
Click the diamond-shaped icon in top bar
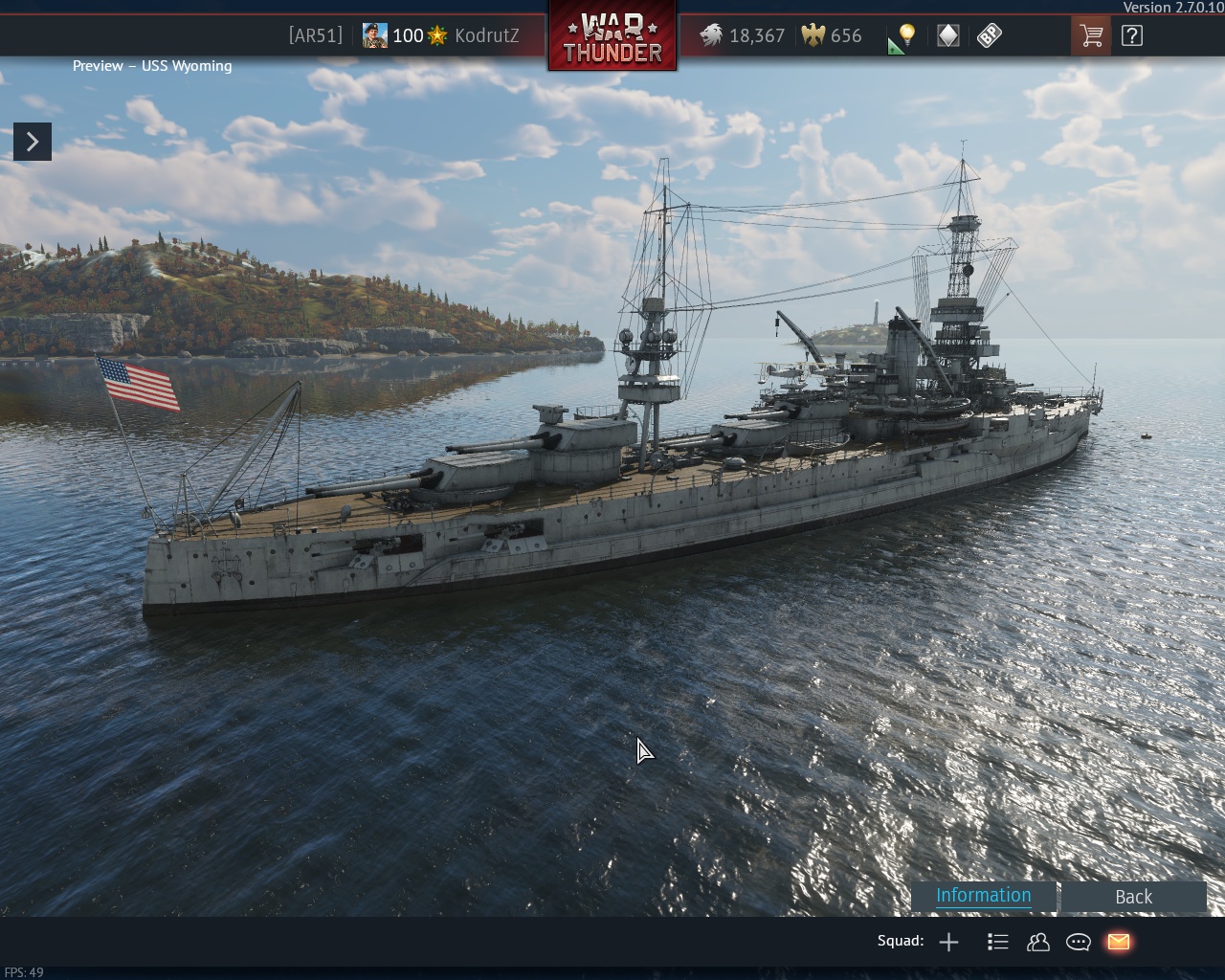click(947, 36)
